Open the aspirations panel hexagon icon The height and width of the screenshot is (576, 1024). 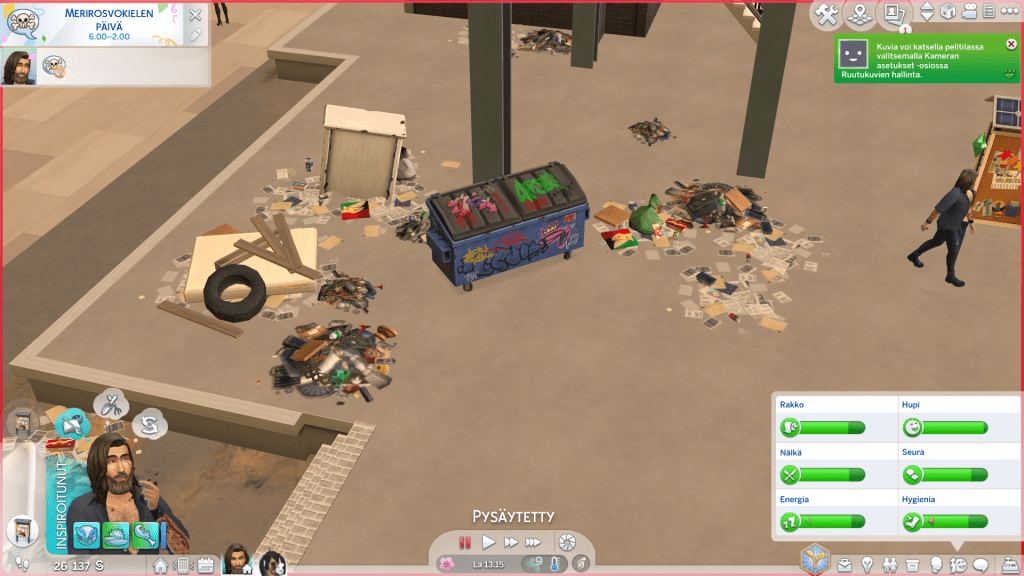pyautogui.click(x=817, y=559)
